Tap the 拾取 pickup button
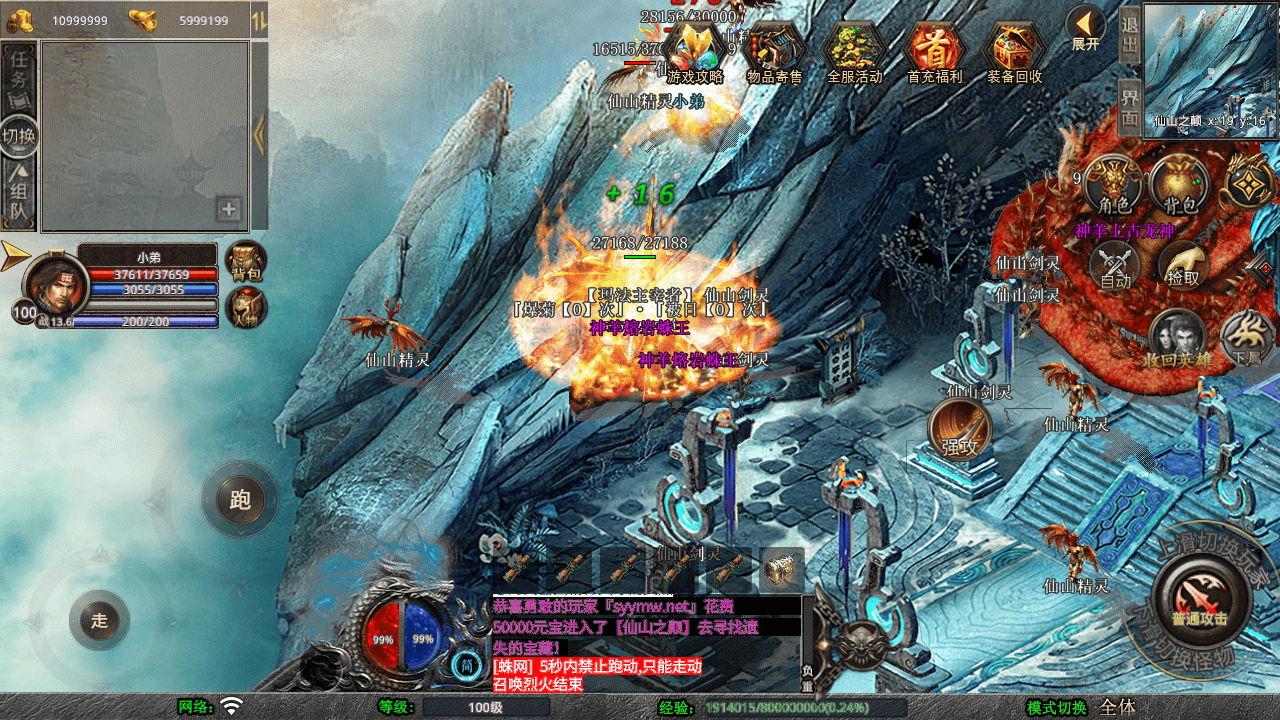 click(1182, 266)
